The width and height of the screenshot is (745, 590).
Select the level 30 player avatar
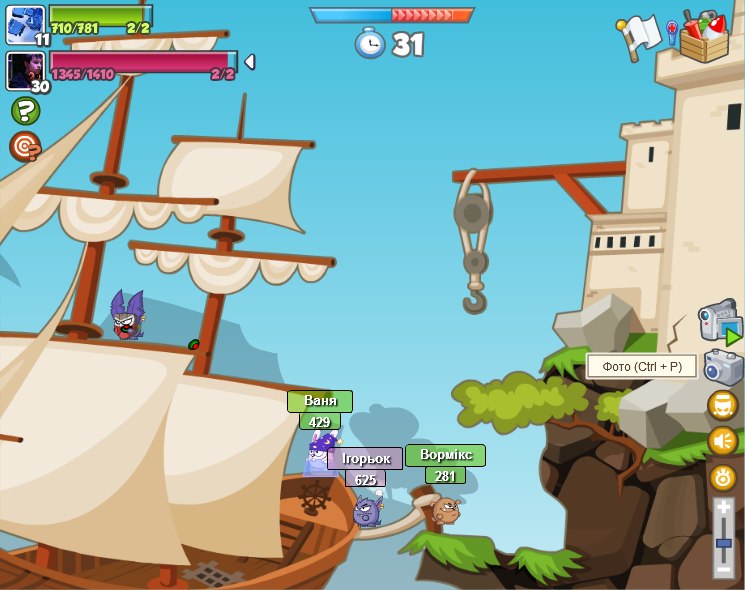click(25, 71)
